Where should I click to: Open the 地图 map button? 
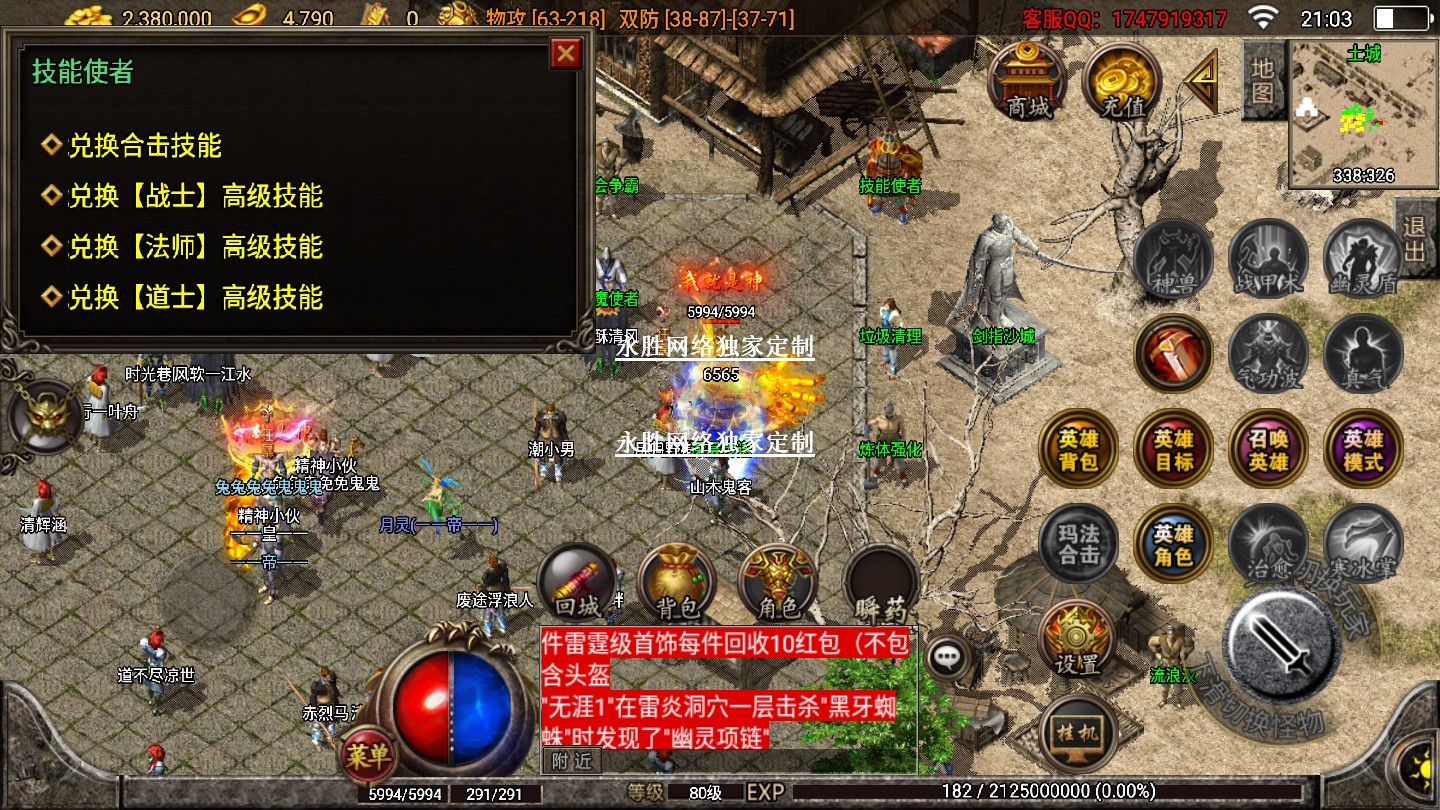click(1262, 80)
